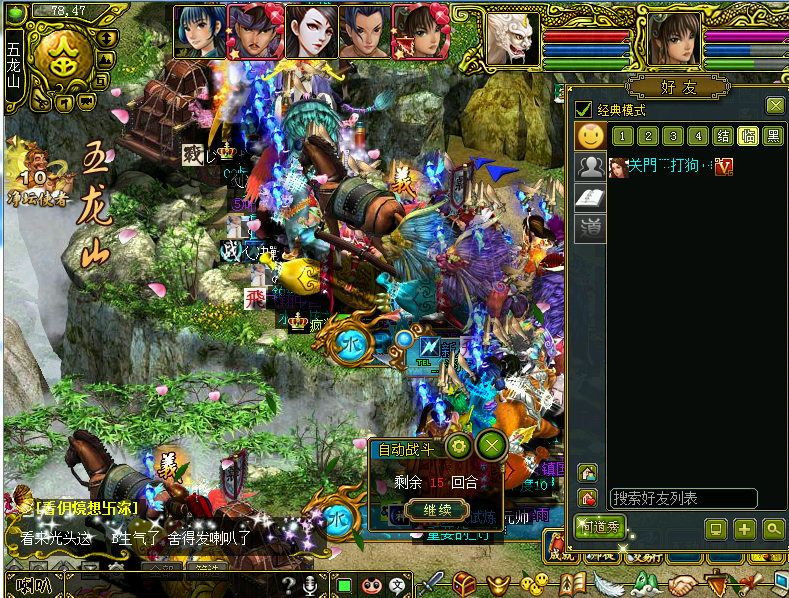
Task: Open the 道 side tab
Action: coord(591,229)
